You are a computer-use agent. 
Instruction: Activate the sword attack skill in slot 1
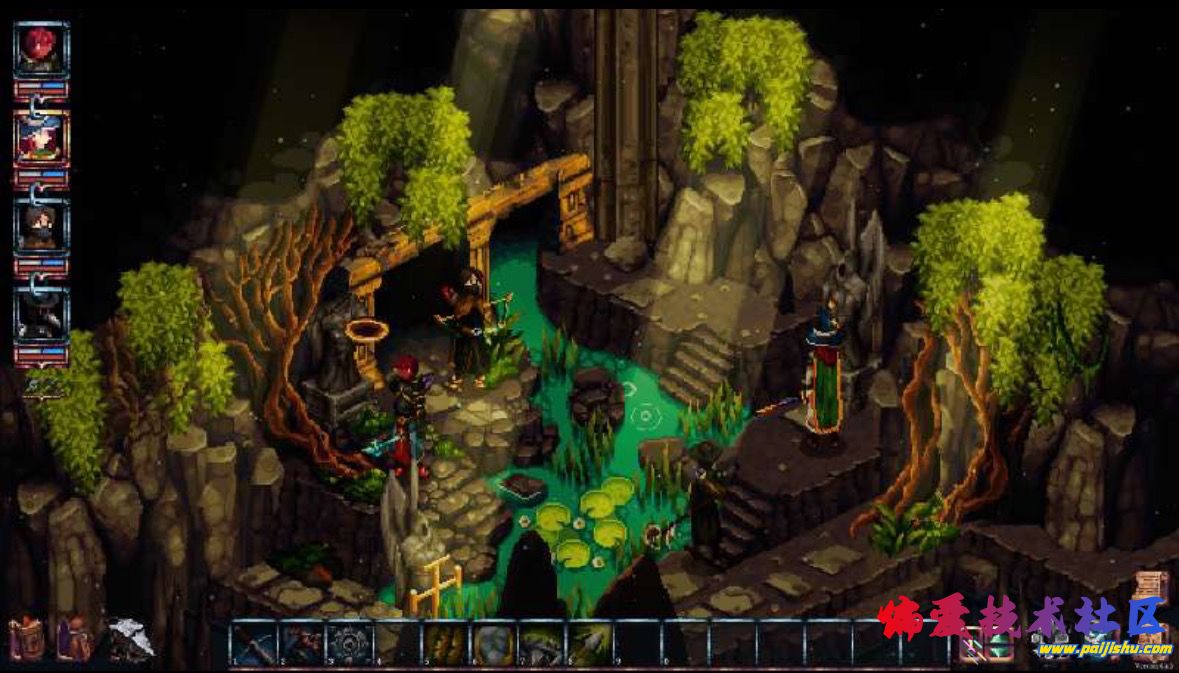click(252, 644)
